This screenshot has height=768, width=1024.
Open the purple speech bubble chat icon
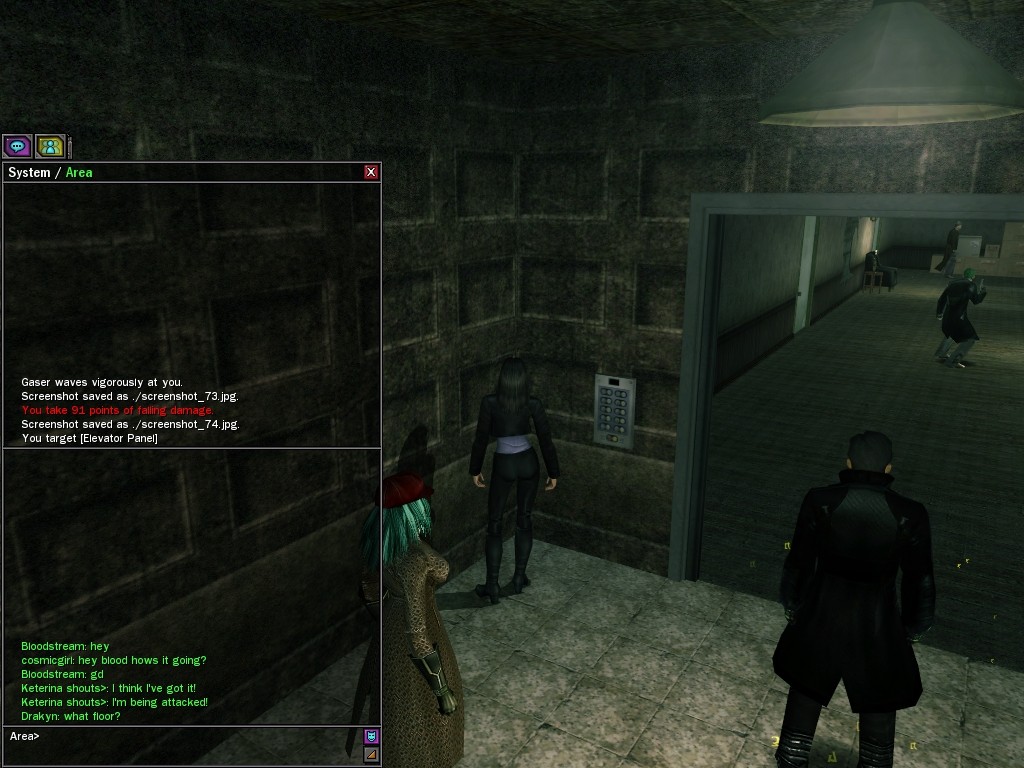point(18,147)
